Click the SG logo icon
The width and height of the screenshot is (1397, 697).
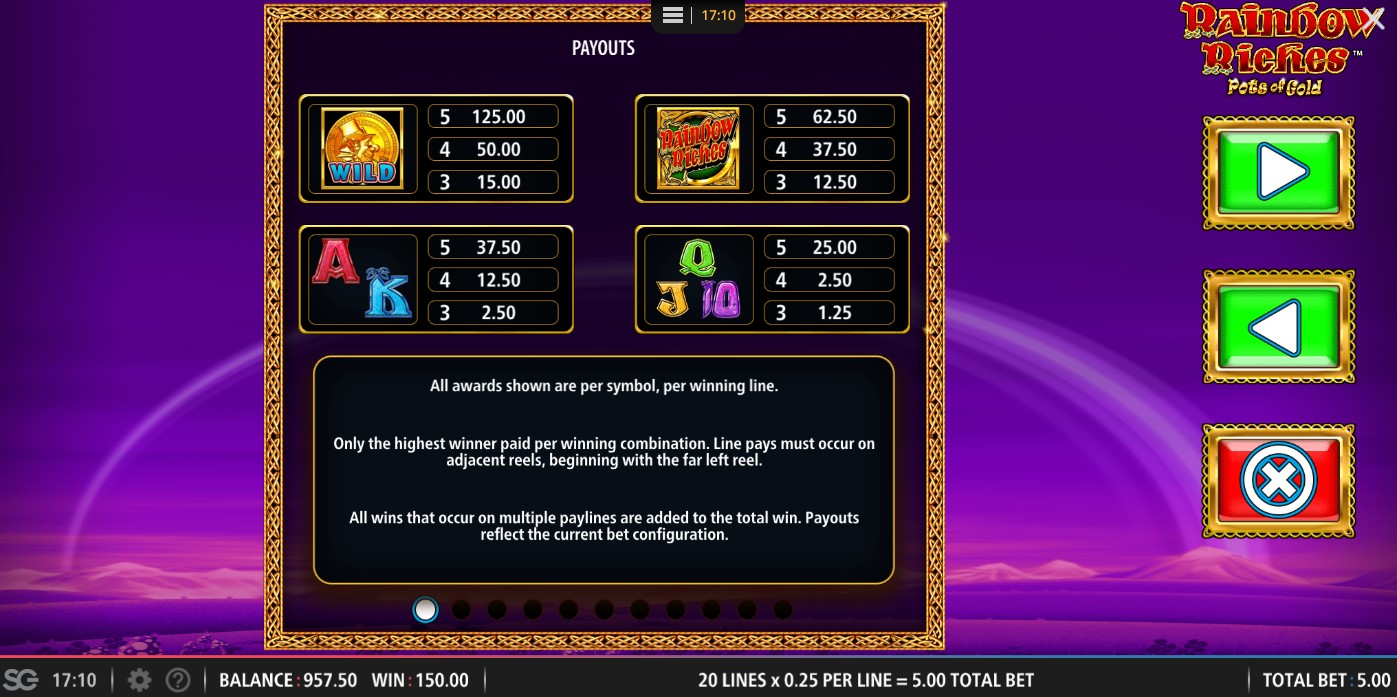point(20,681)
